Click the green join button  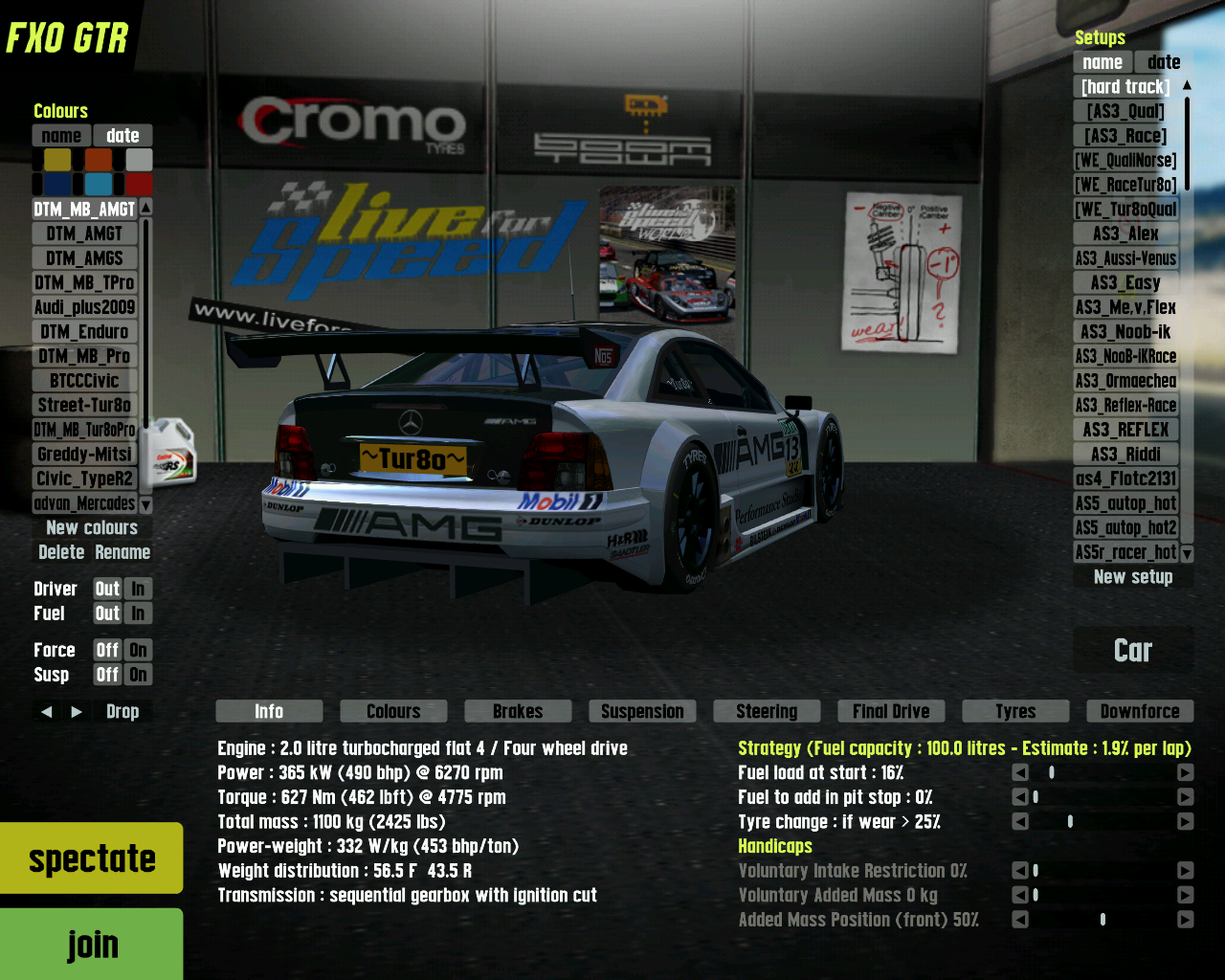pos(92,945)
